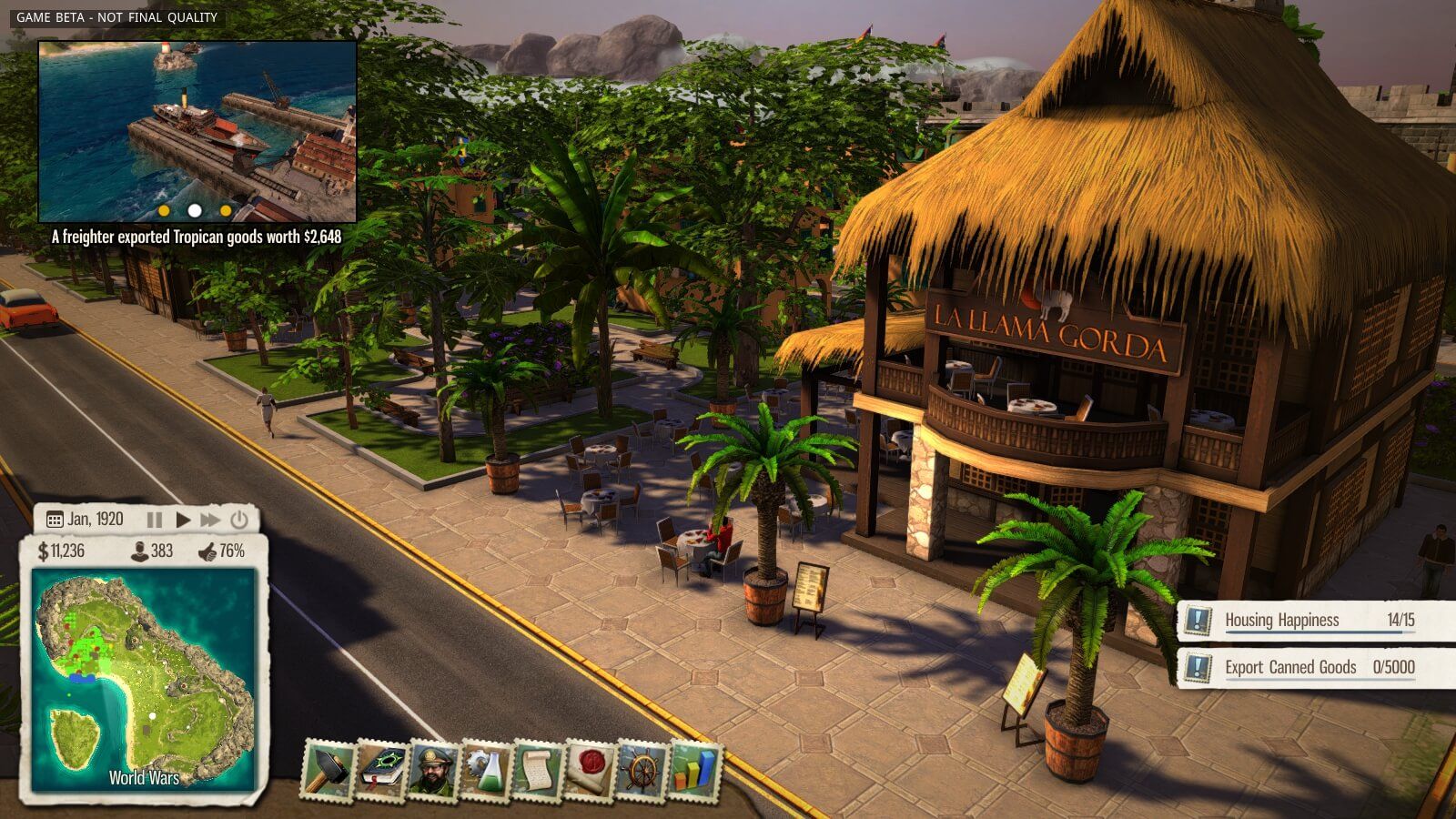Pause the game simulation

click(155, 519)
